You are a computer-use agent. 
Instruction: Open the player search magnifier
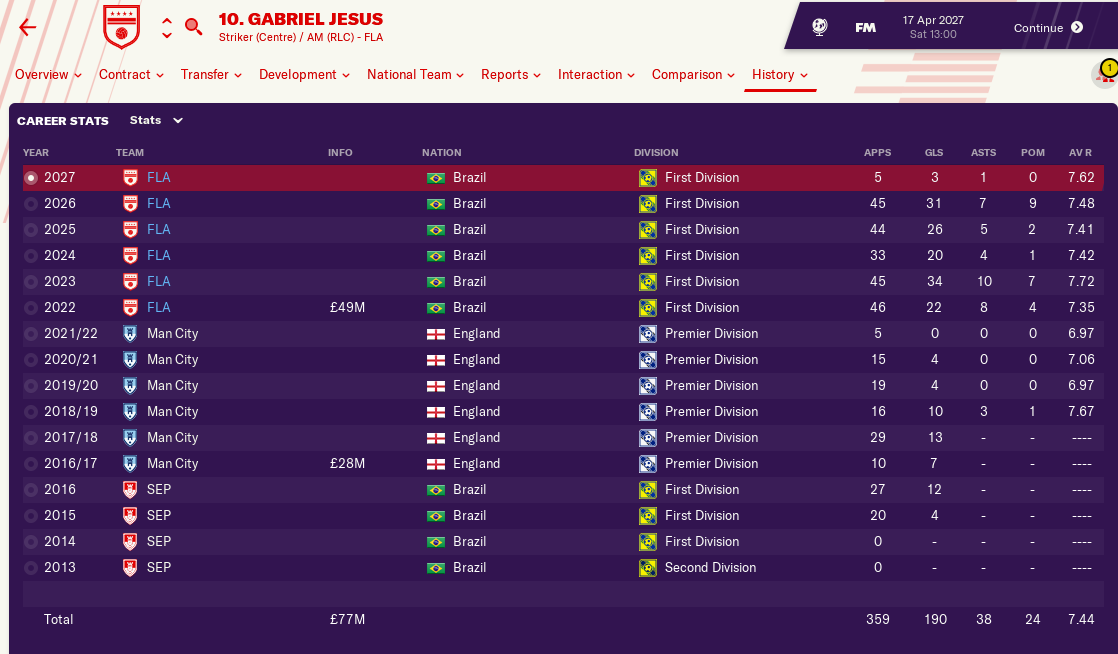click(x=194, y=27)
